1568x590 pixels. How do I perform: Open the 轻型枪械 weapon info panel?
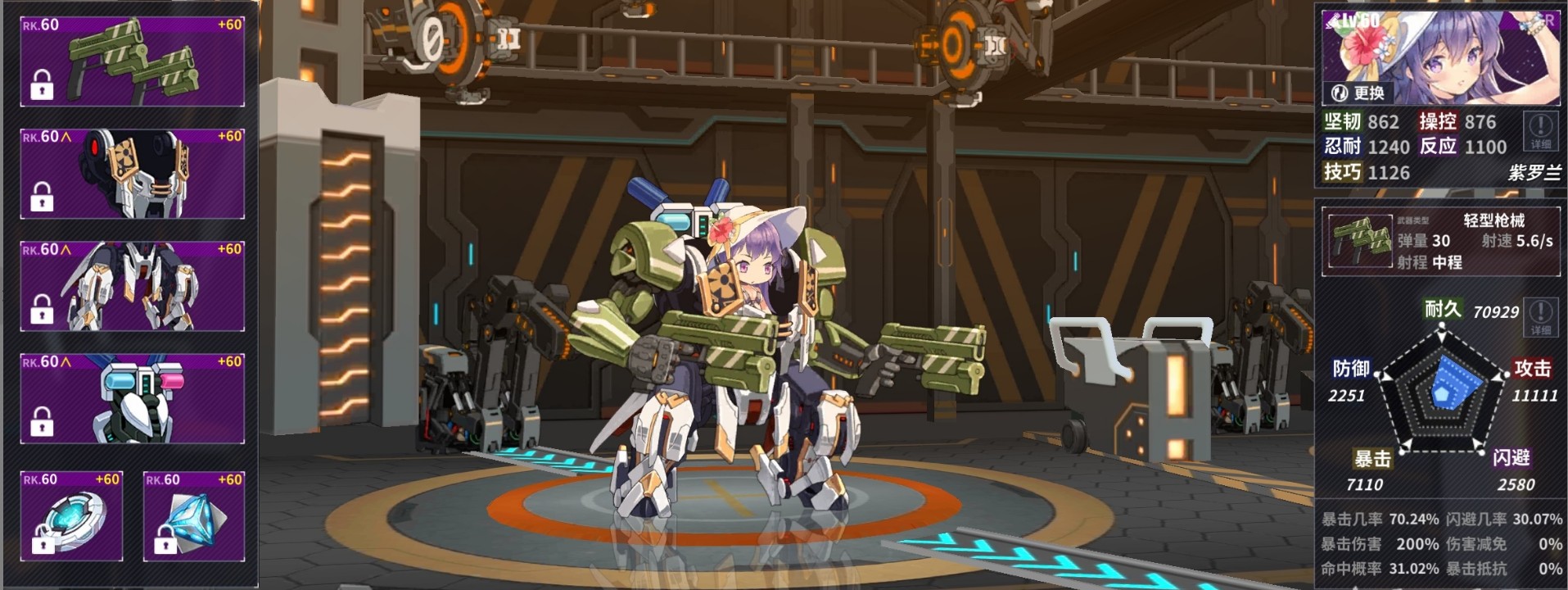point(1440,241)
